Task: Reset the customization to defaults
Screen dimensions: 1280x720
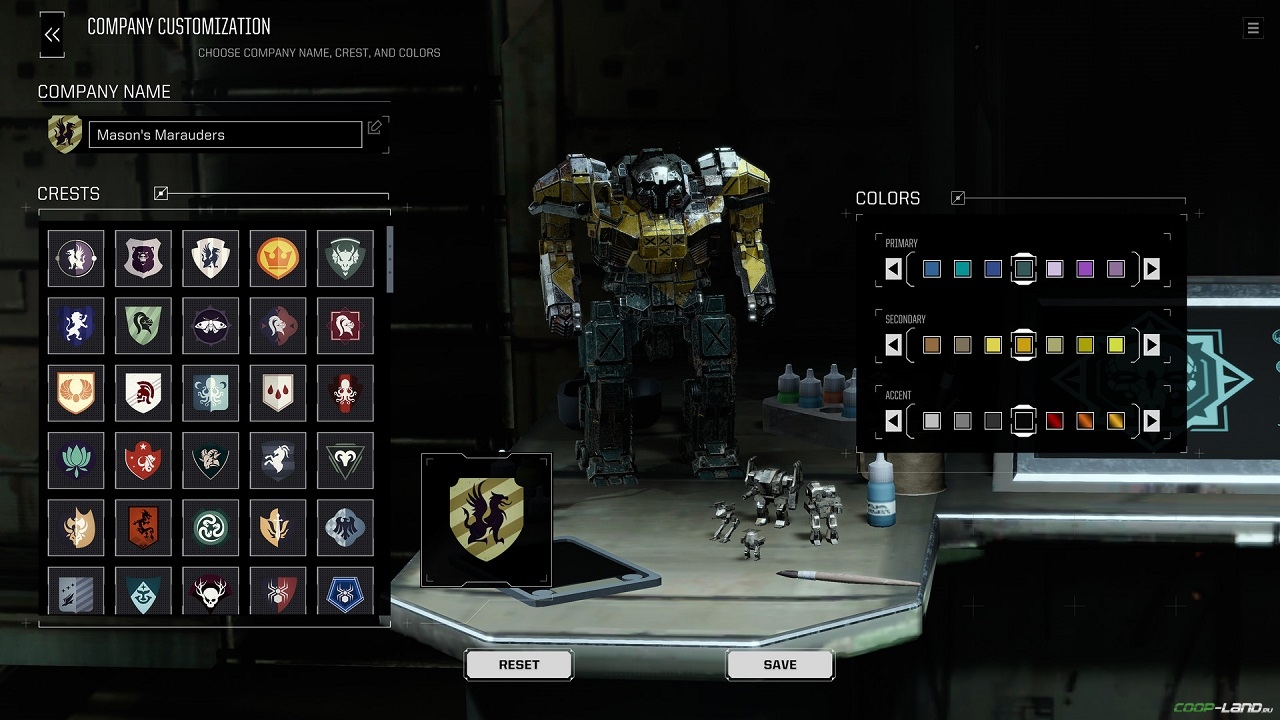Action: (x=519, y=665)
